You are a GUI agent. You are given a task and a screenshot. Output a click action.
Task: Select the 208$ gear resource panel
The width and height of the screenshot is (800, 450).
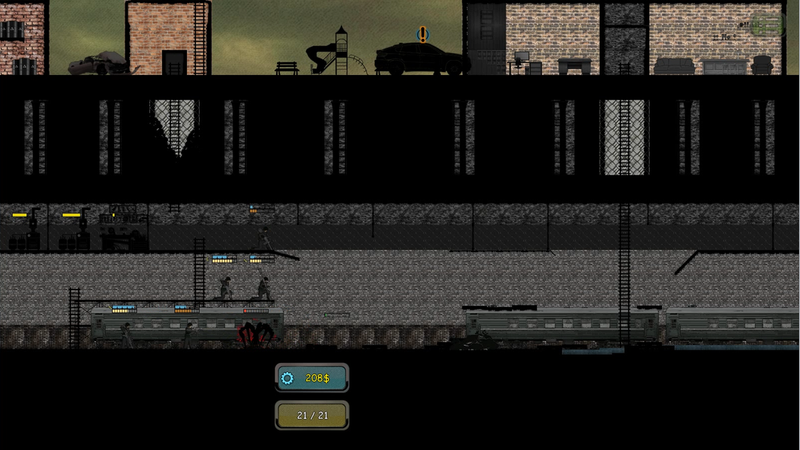click(312, 378)
